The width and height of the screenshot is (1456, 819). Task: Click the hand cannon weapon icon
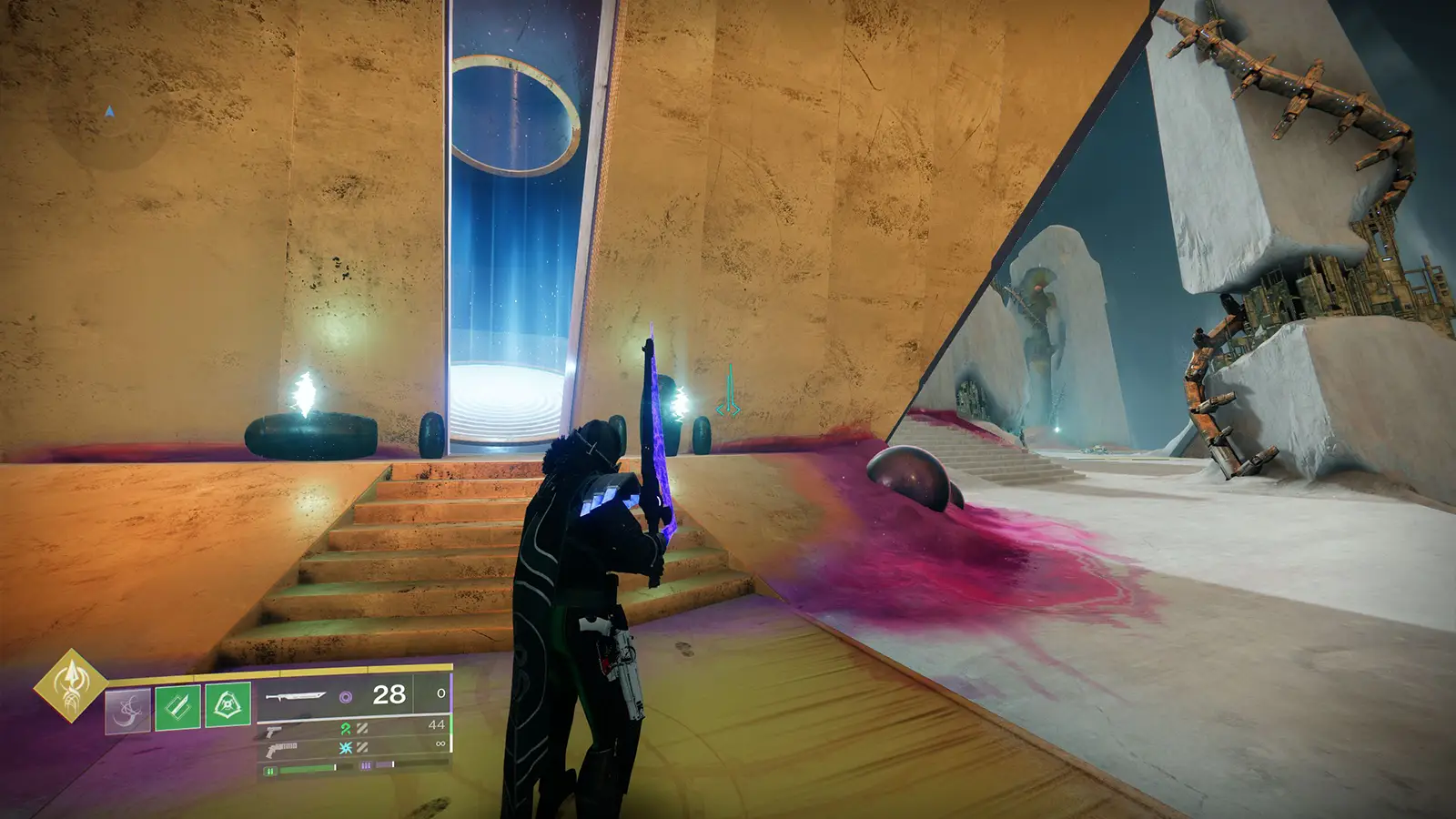[x=273, y=732]
